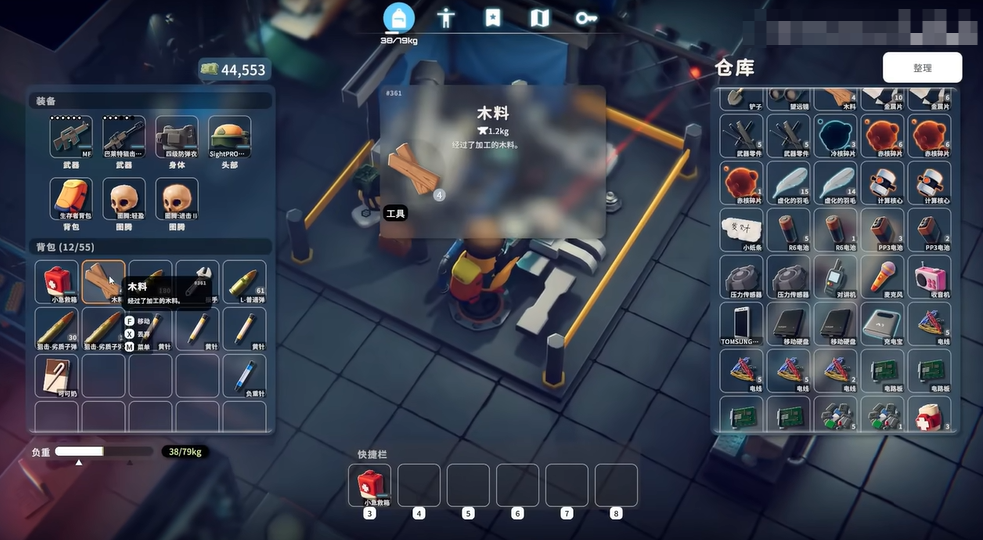Select the TOMSUNG phone in warehouse
The image size is (983, 540).
(x=741, y=324)
